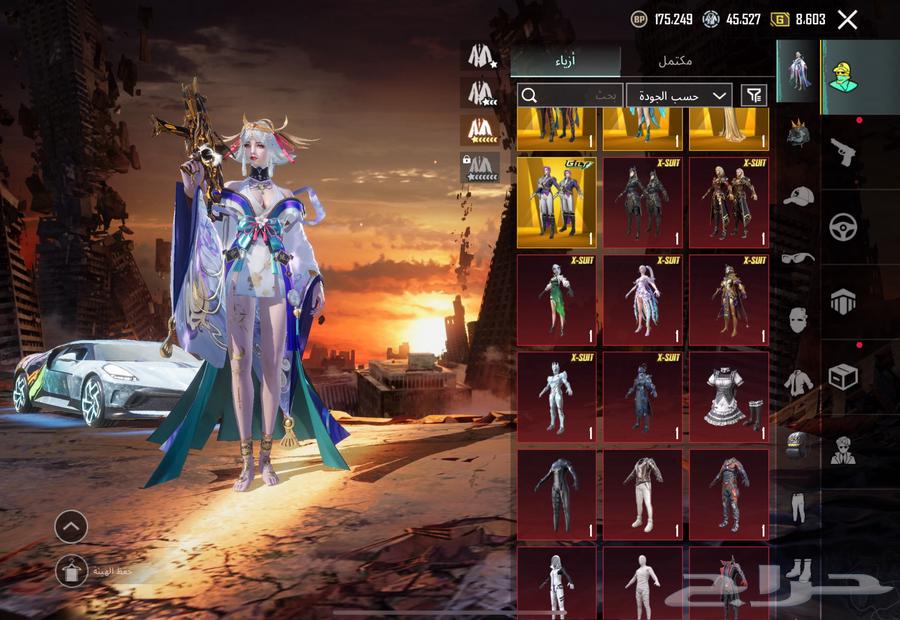Pick the silver armored X-Suit outfit
The width and height of the screenshot is (900, 620).
[x=557, y=397]
